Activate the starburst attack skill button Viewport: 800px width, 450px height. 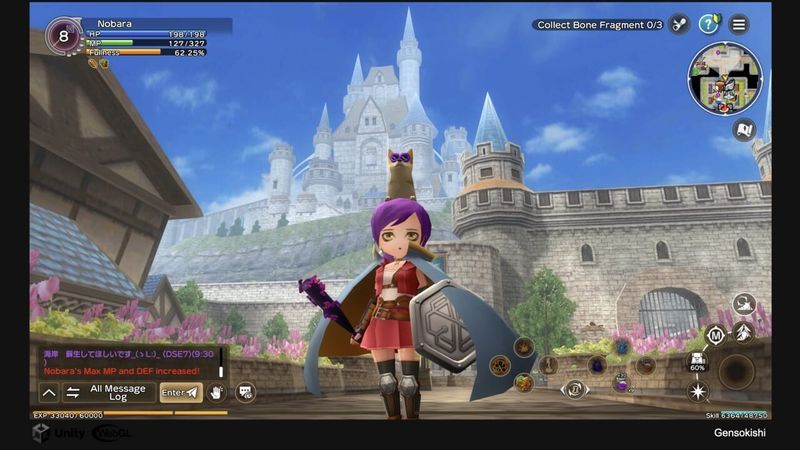[x=699, y=391]
